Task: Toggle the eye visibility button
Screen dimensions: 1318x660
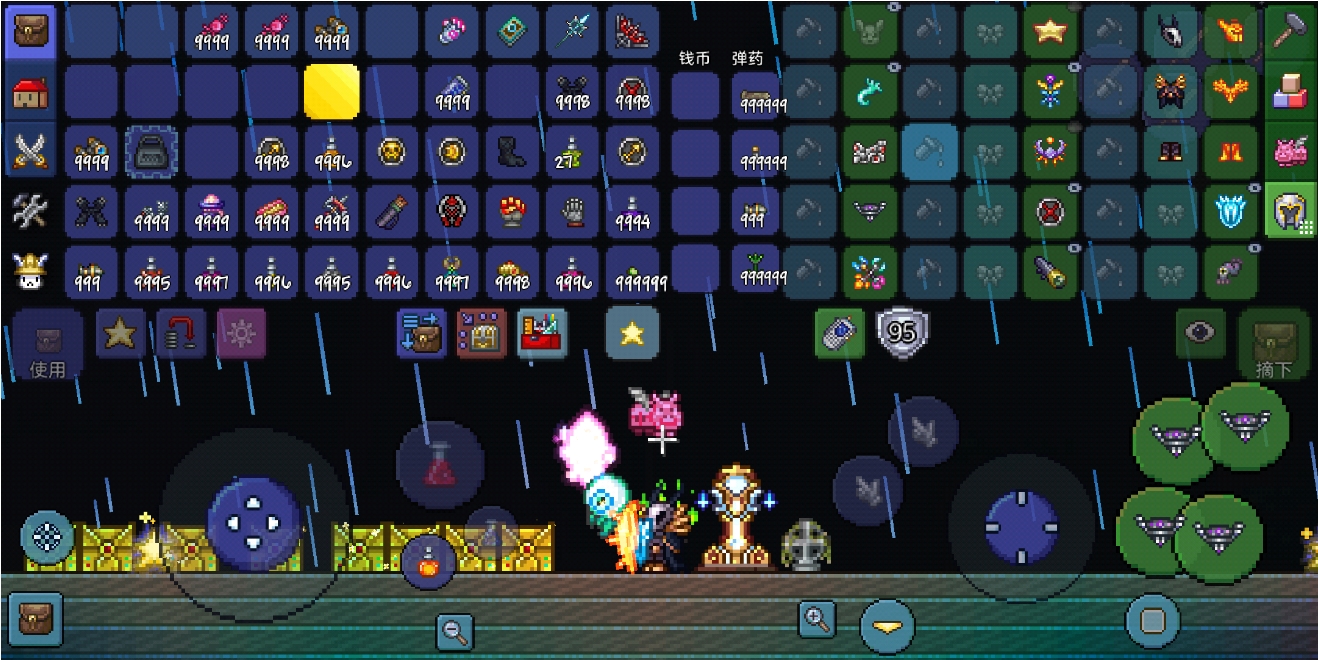Action: coord(1200,333)
